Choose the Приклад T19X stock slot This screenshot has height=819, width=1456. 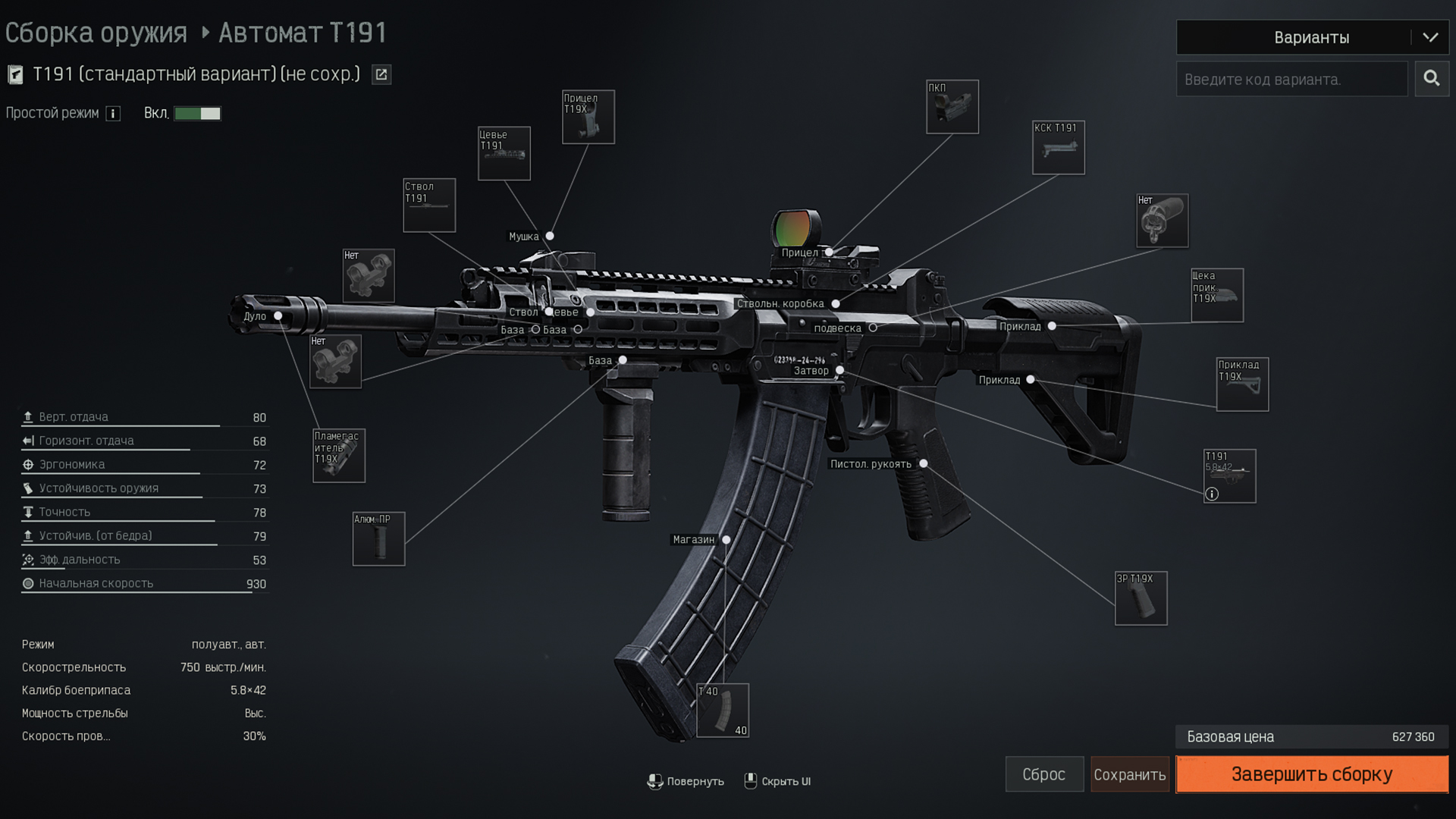1242,384
